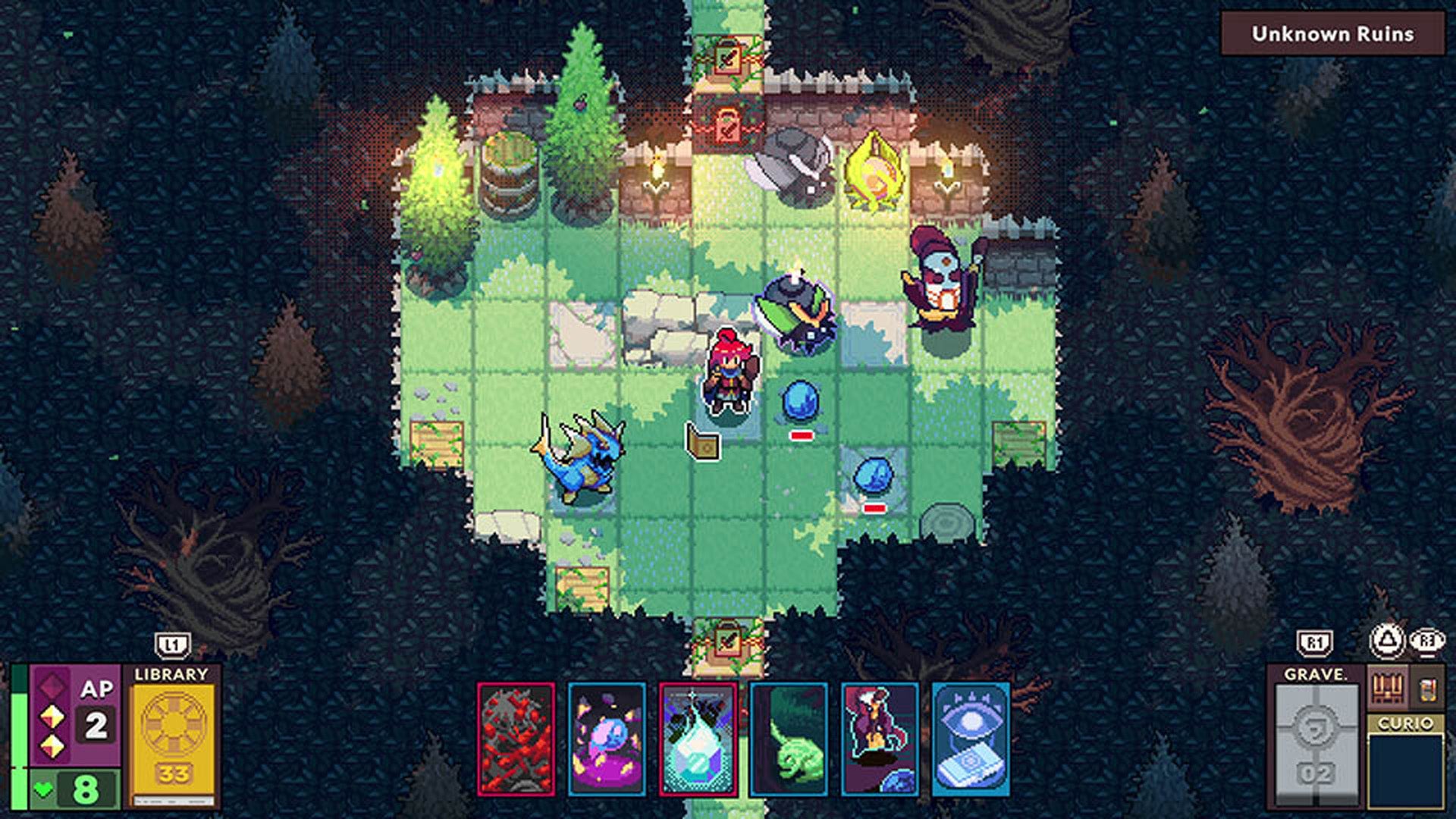Select the Curio chest slot icon
1456x819 pixels.
tap(1387, 688)
